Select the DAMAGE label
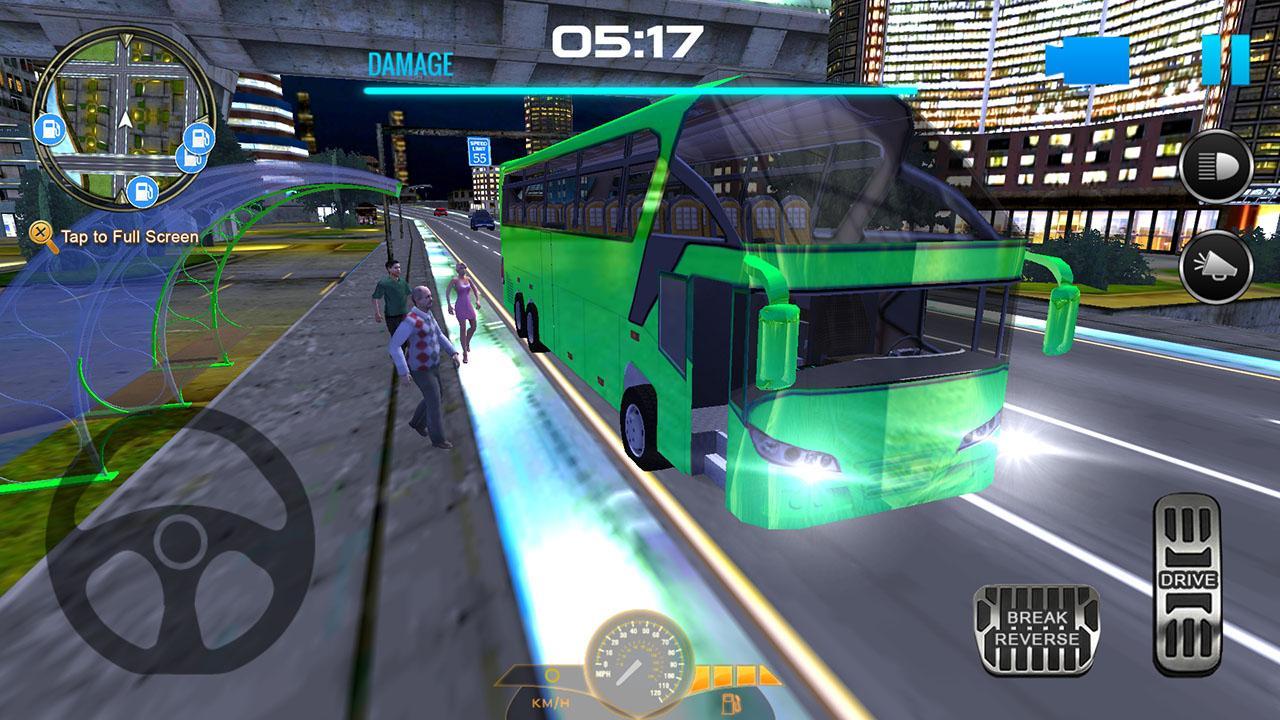Screen dimensions: 1280x720 tap(410, 65)
